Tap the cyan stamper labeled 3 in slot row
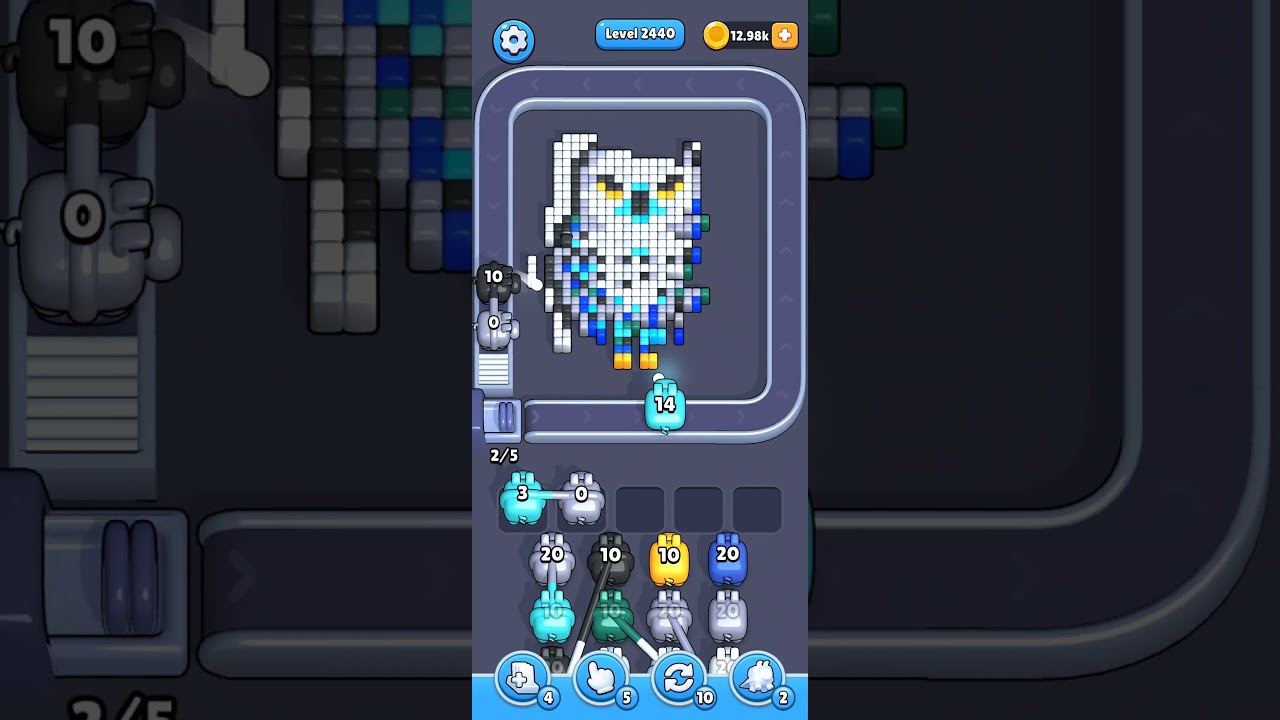The height and width of the screenshot is (720, 1280). click(x=524, y=500)
